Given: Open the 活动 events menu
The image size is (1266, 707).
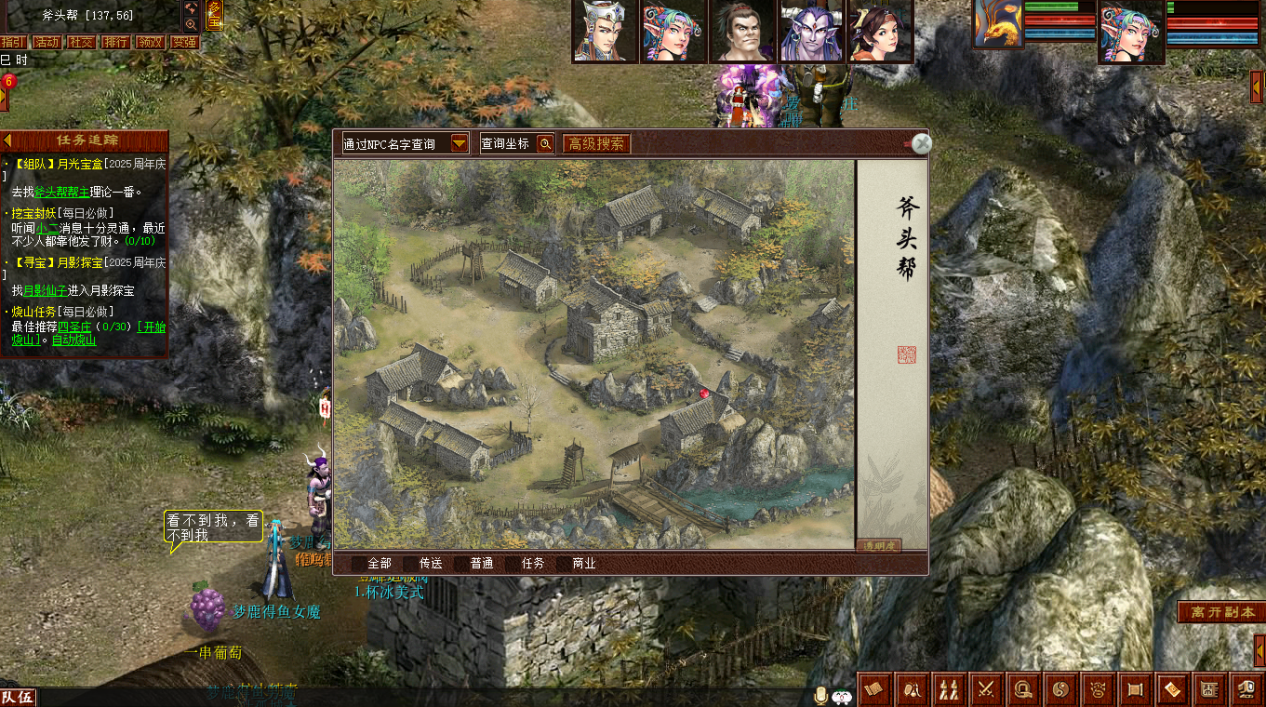Looking at the screenshot, I should (47, 42).
